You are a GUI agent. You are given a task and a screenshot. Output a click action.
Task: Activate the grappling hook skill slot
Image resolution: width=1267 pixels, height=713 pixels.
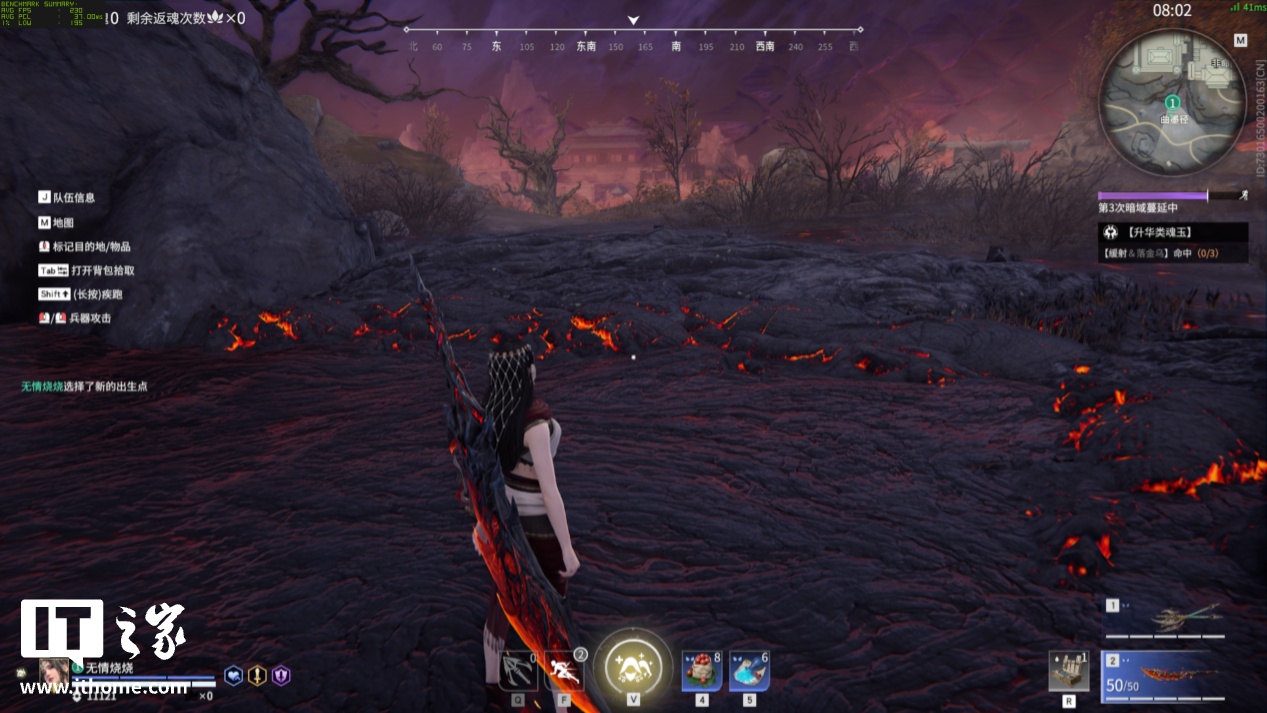tap(518, 671)
